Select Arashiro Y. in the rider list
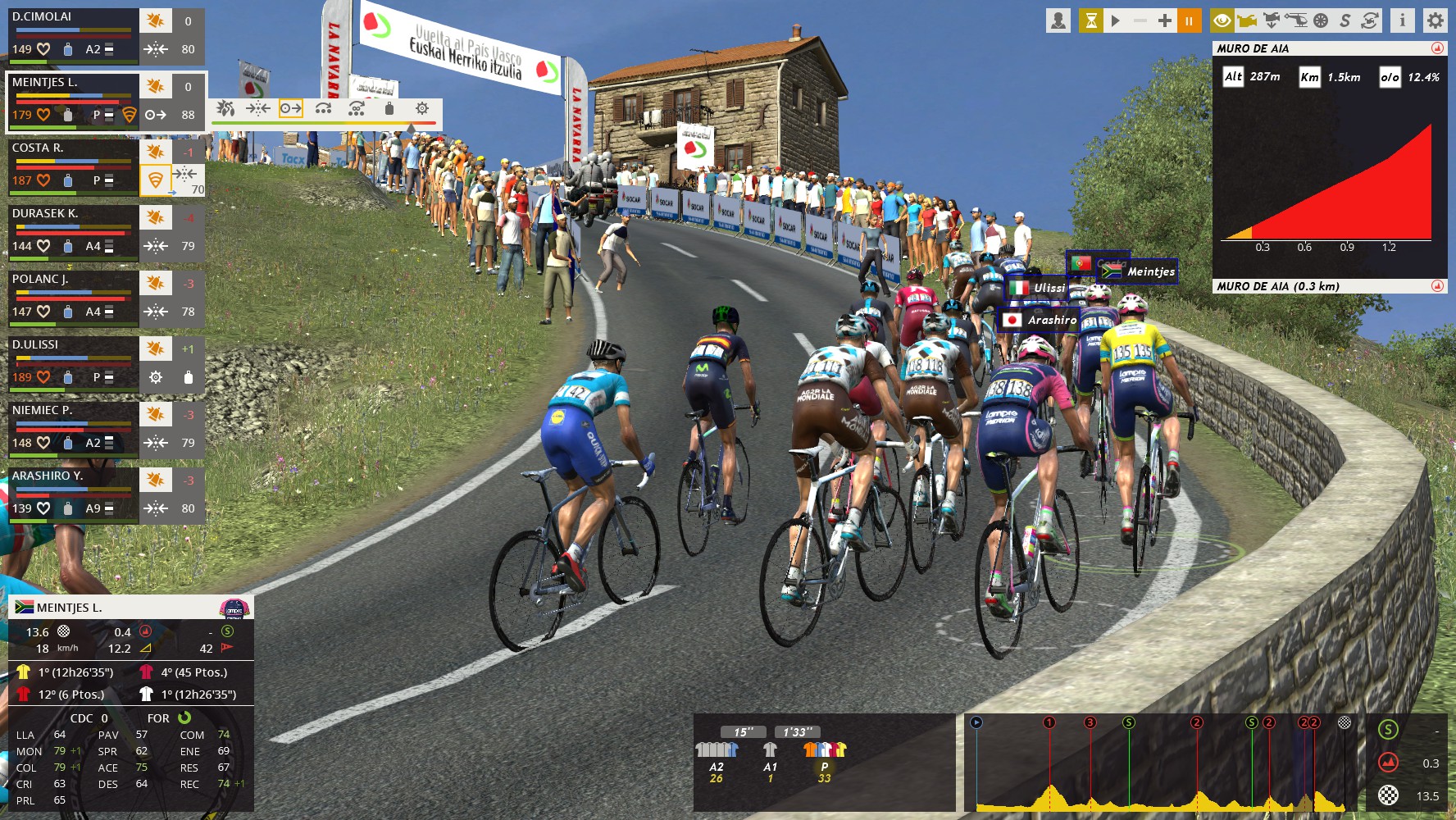Screen dimensions: 1456x820 [x=72, y=492]
